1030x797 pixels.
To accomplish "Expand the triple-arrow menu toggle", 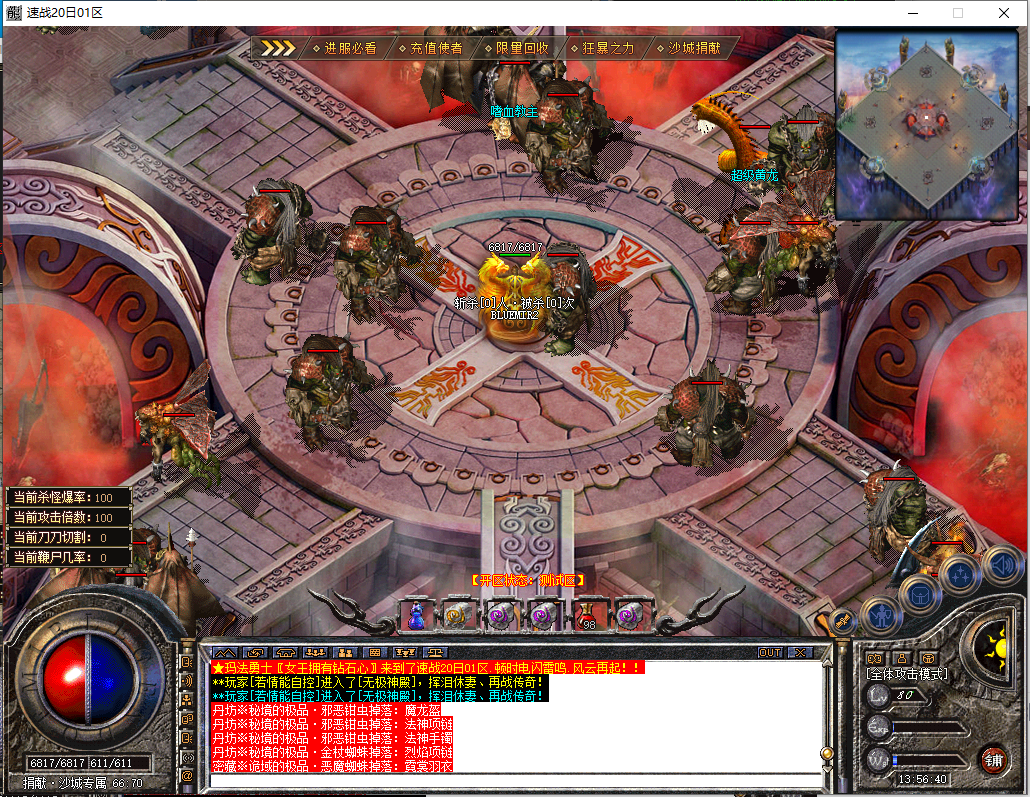I will (278, 47).
